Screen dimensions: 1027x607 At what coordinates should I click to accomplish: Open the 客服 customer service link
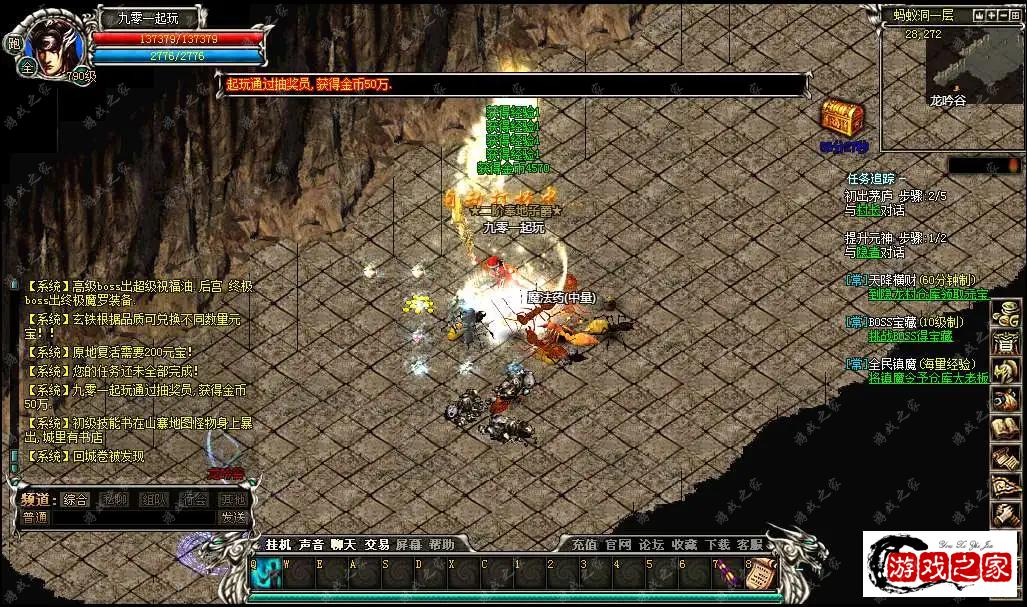click(750, 545)
